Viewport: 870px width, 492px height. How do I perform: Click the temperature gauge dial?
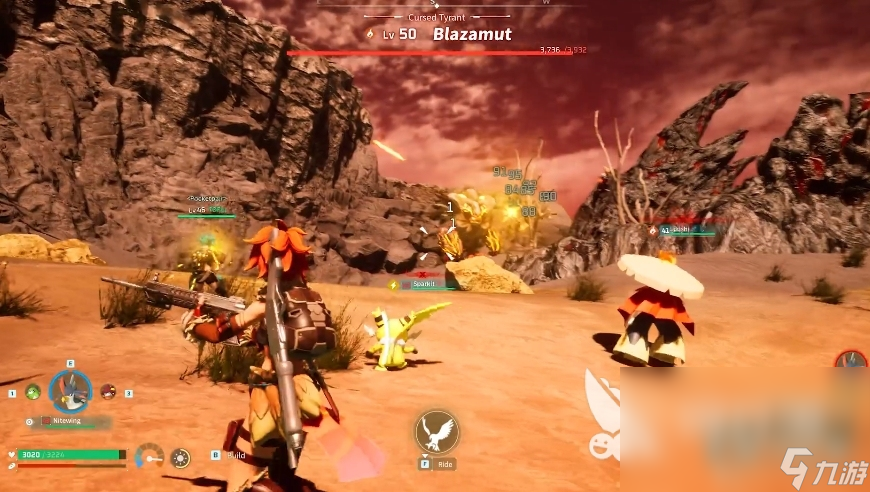pos(149,457)
